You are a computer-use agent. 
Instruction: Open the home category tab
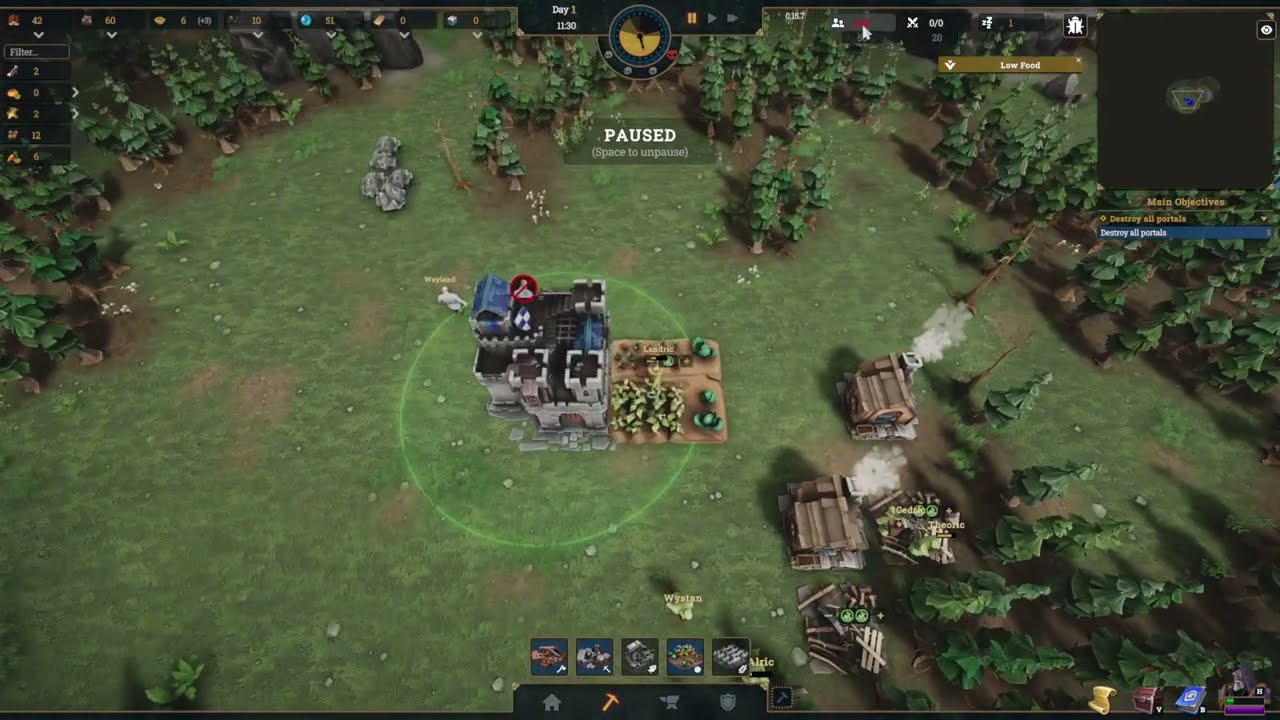click(x=552, y=703)
